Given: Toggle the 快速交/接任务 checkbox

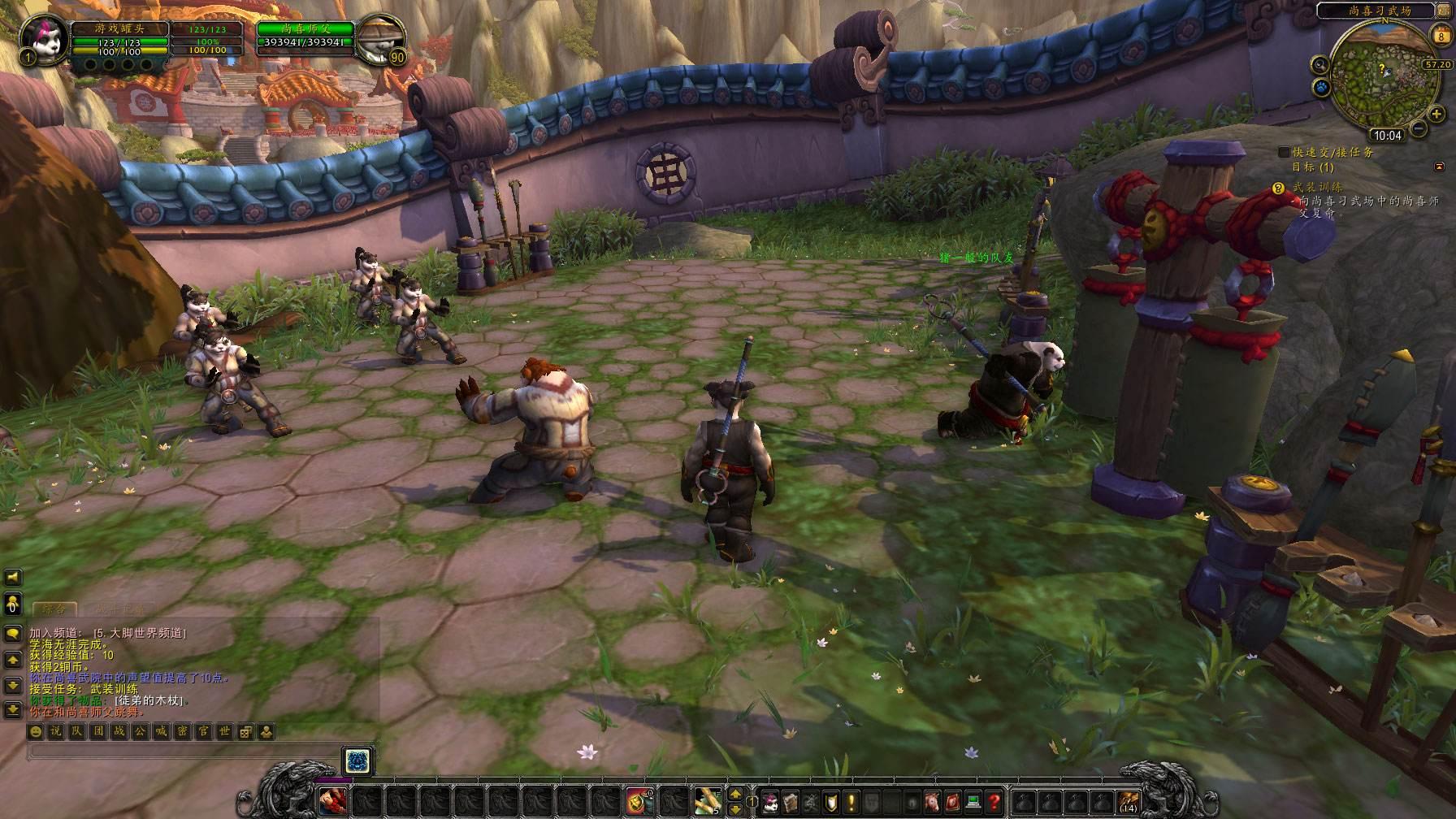Looking at the screenshot, I should pos(1284,152).
